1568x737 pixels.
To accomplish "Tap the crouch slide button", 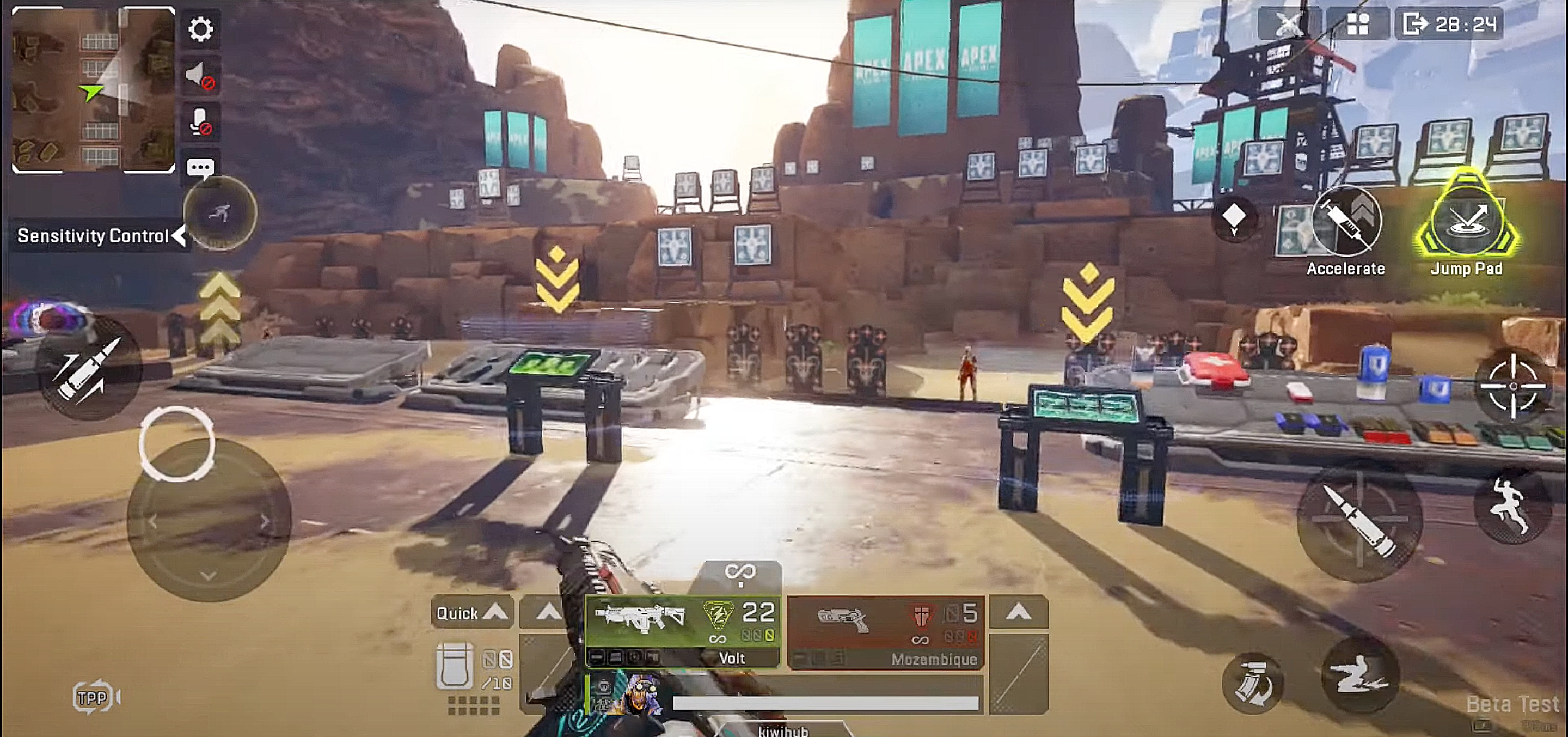I will (x=1359, y=675).
